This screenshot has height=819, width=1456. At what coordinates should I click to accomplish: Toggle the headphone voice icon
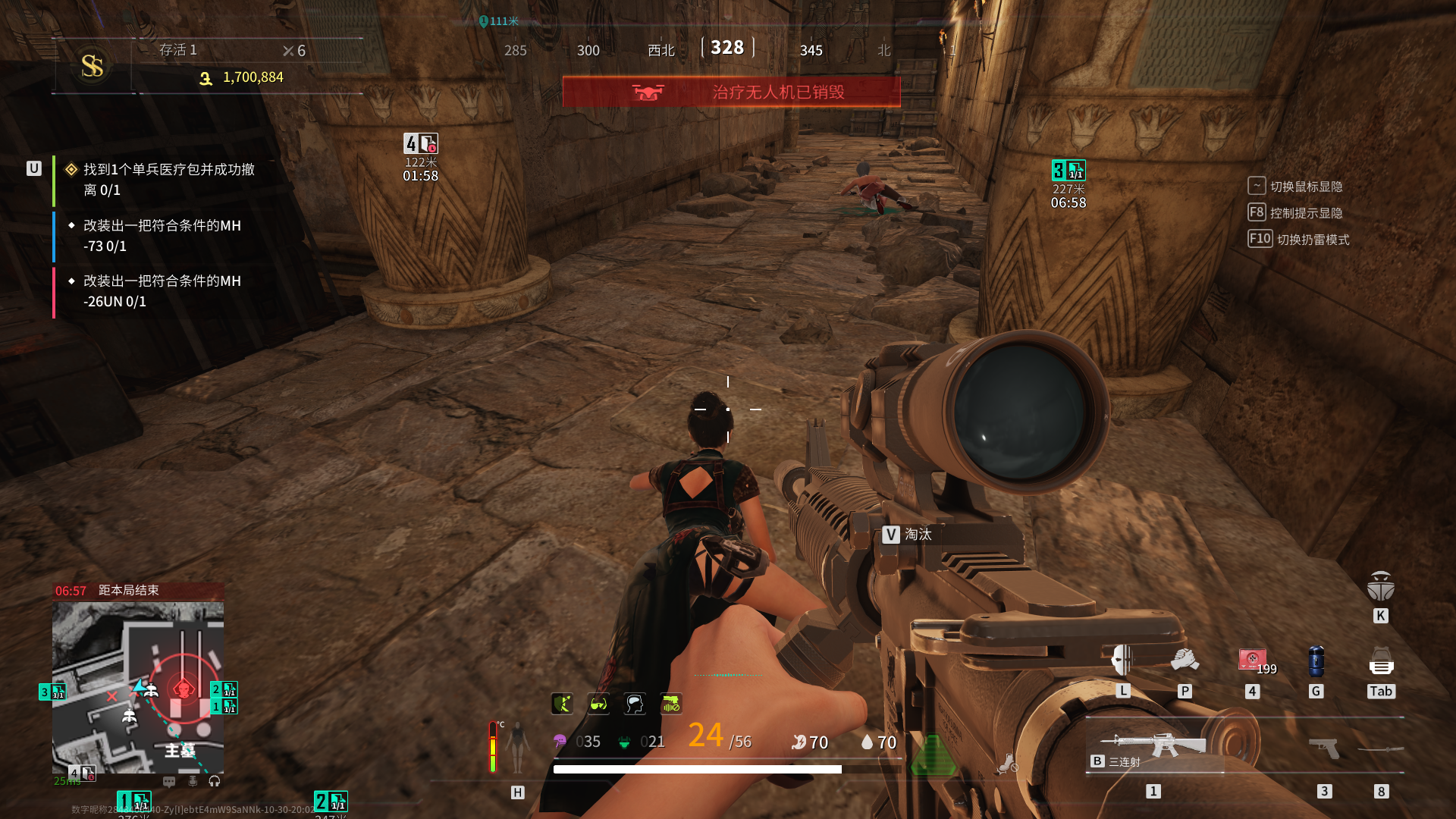215,781
